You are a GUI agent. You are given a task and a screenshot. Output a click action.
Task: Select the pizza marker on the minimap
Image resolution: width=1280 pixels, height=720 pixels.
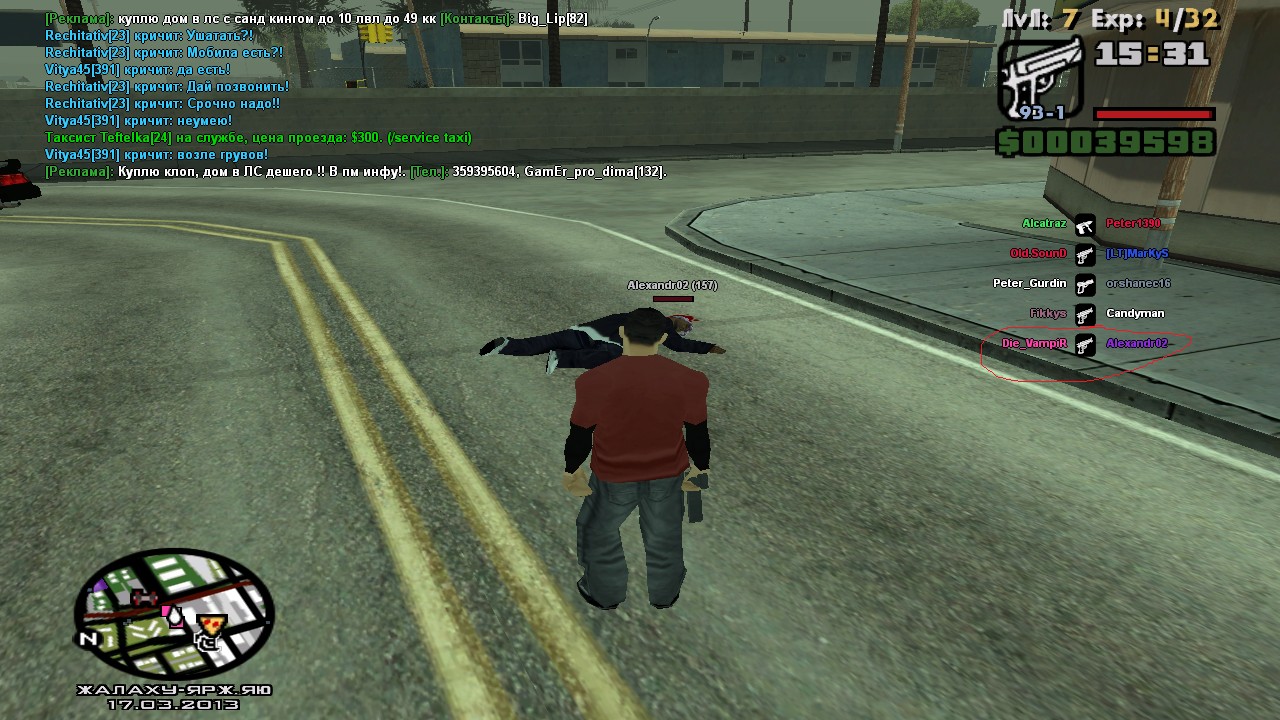pyautogui.click(x=211, y=627)
